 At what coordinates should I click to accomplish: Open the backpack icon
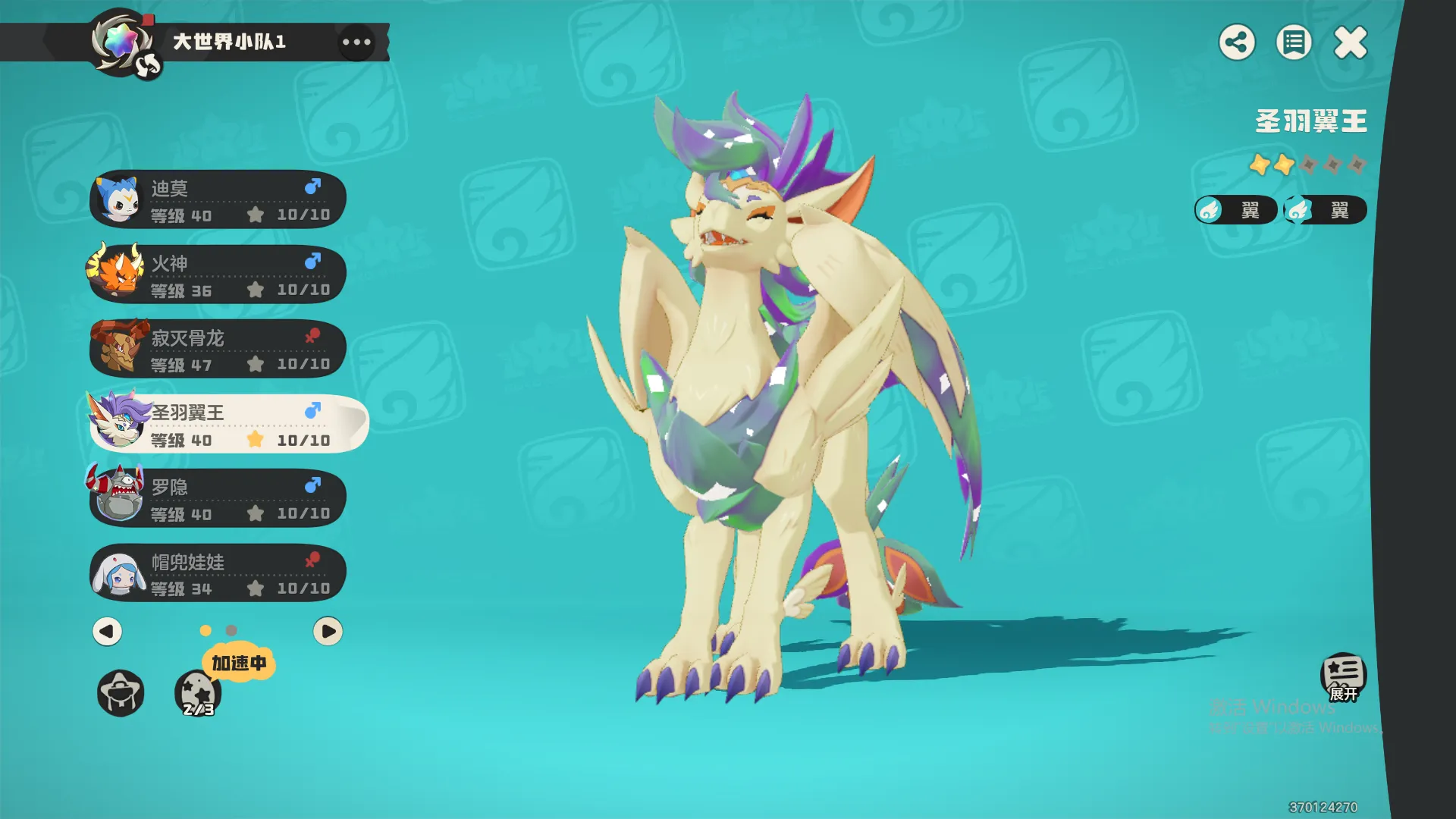[121, 692]
